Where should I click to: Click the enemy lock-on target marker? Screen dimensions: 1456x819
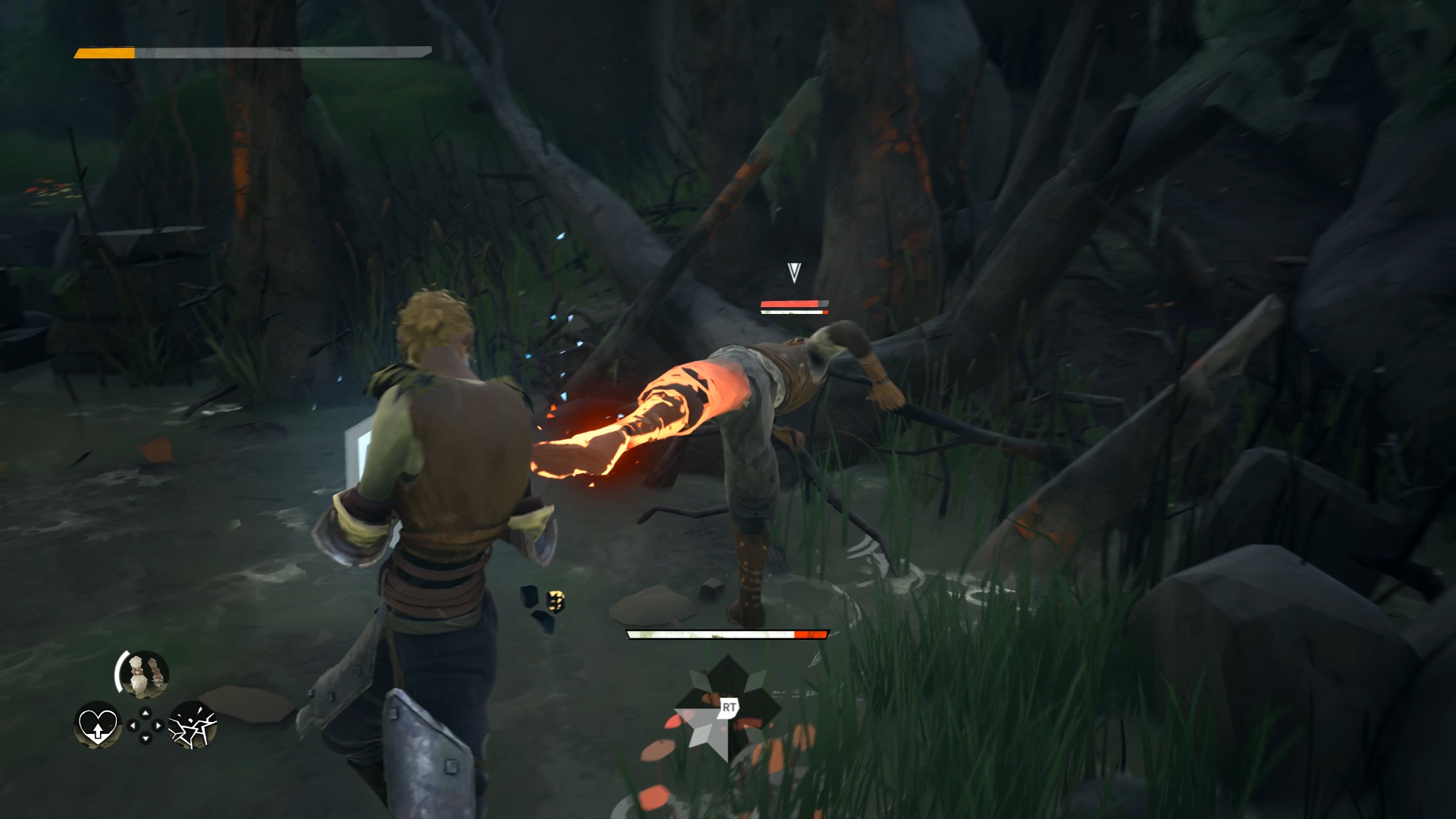(794, 272)
